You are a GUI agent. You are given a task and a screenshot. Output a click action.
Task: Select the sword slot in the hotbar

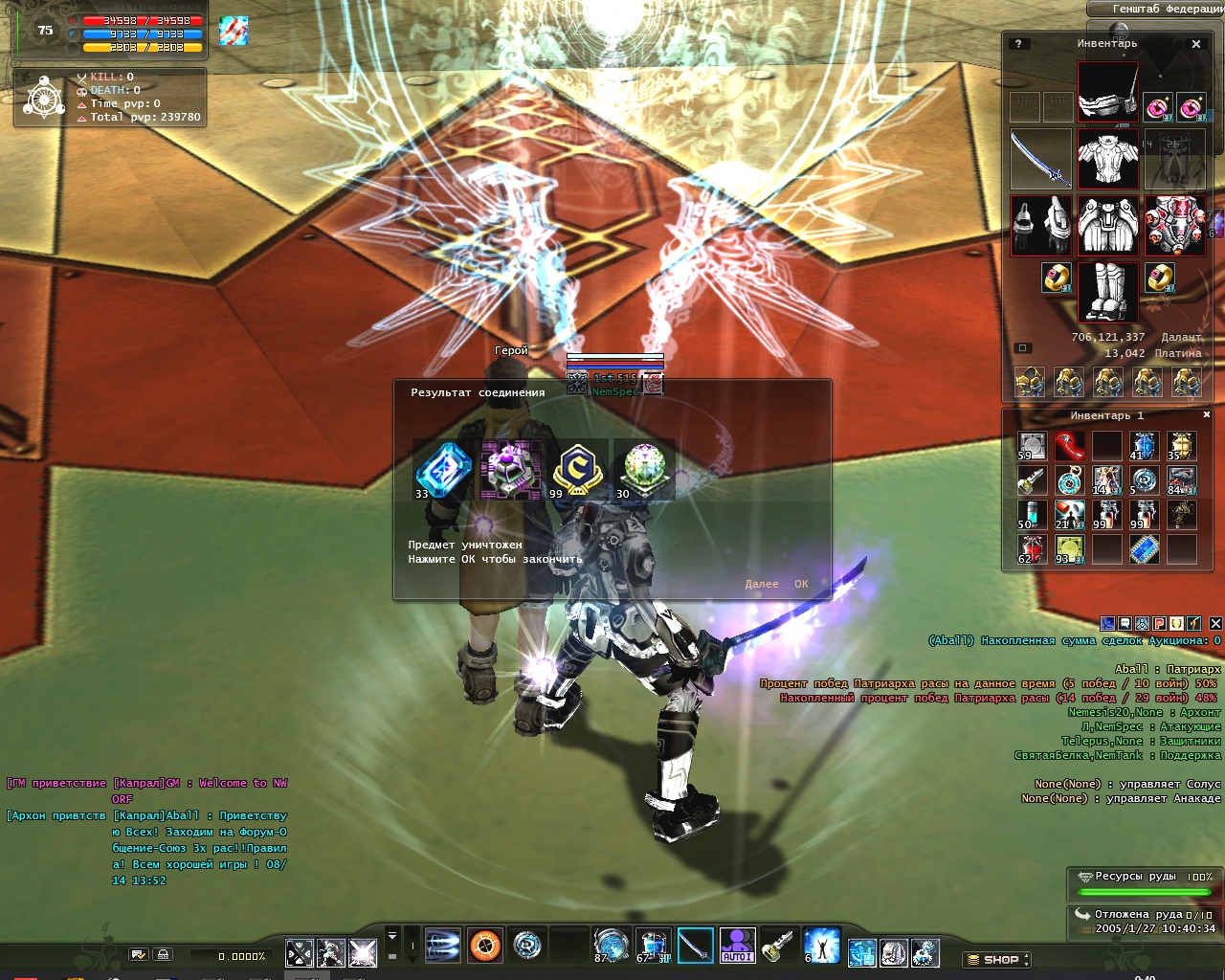[696, 946]
